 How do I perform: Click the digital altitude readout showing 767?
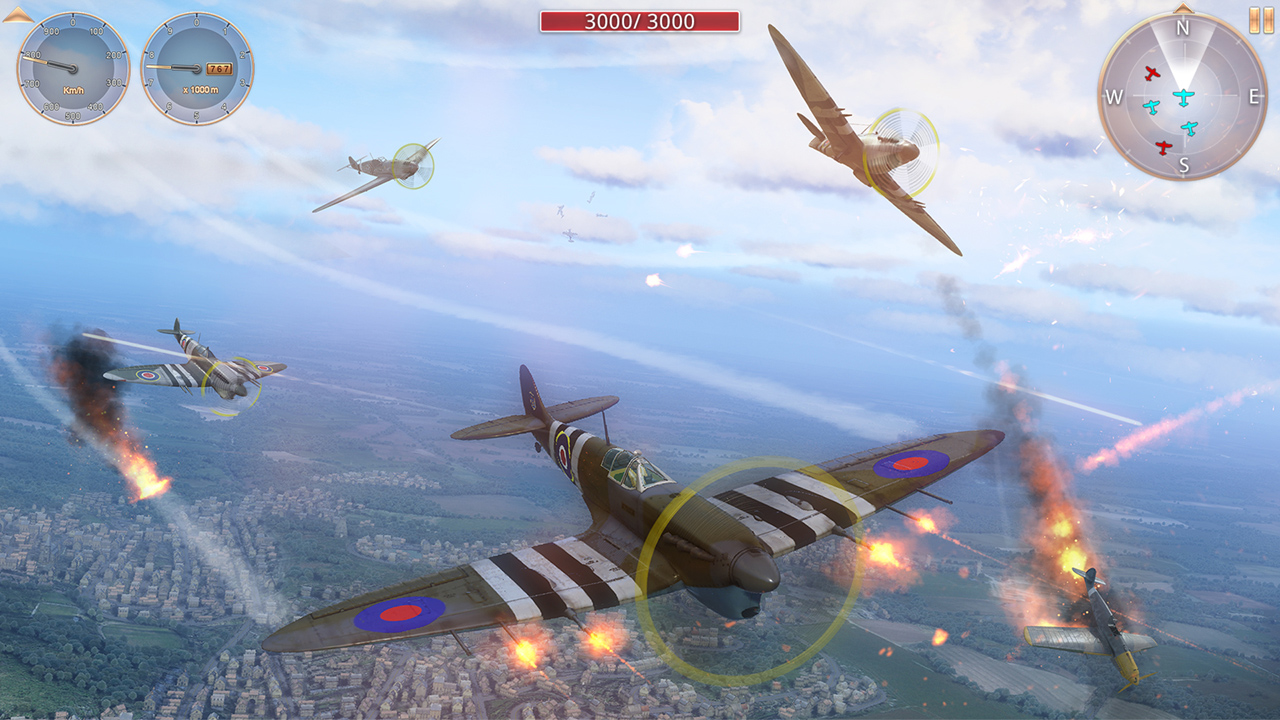pos(219,68)
